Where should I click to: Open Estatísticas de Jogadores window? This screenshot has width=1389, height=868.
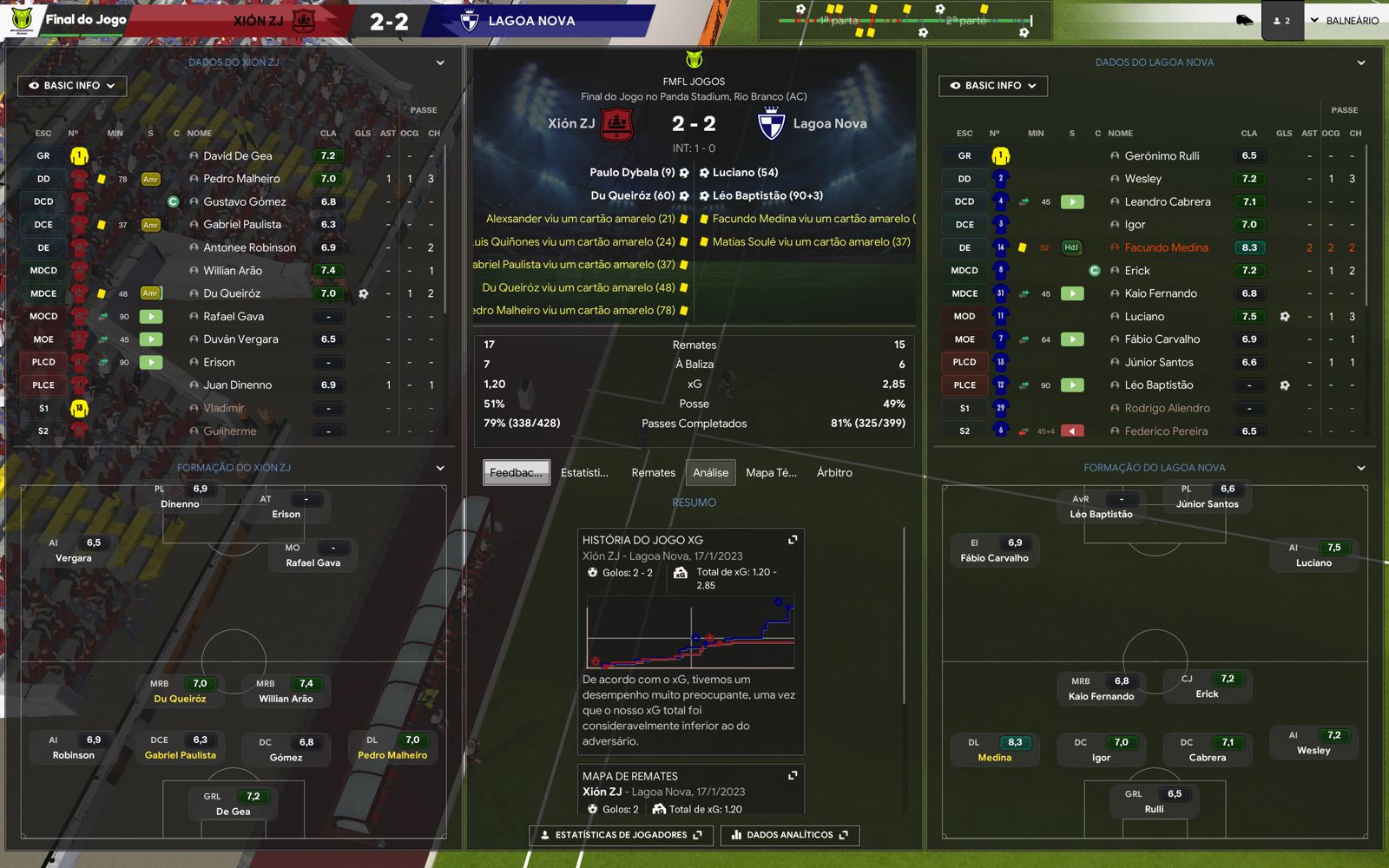[x=621, y=835]
